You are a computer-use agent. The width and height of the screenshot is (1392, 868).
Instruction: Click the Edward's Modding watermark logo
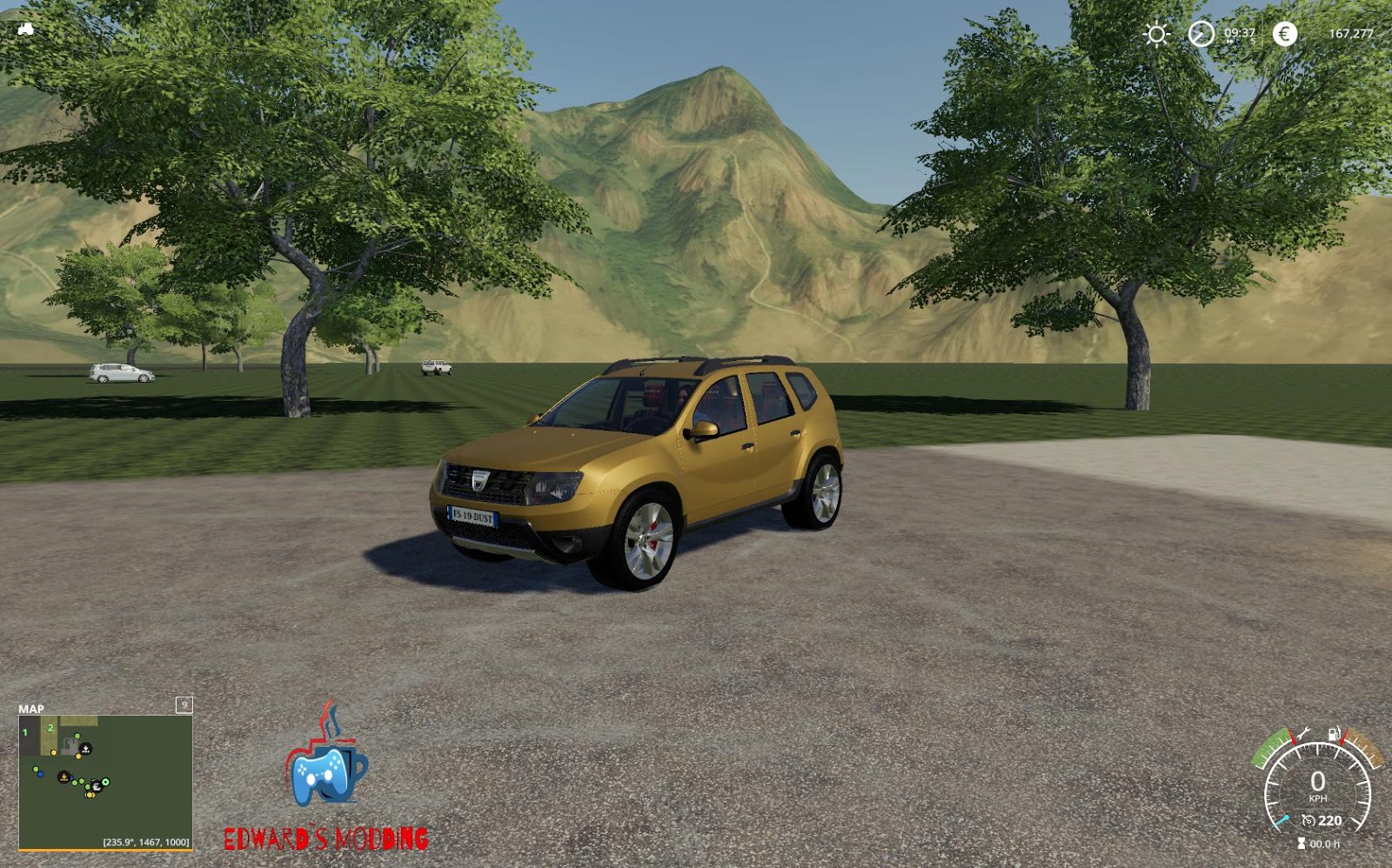click(325, 785)
